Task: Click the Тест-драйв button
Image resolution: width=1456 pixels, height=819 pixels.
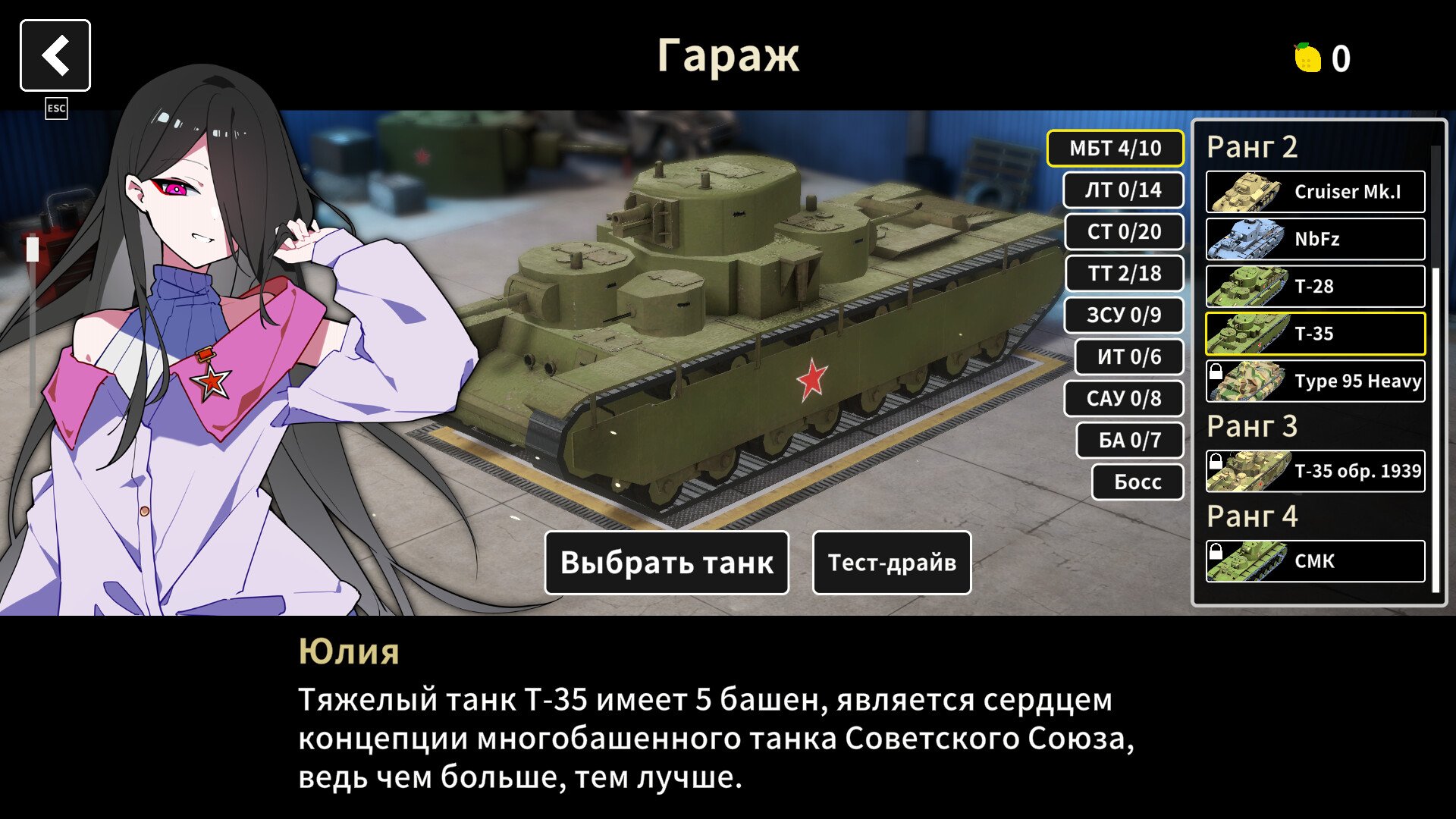Action: coord(891,563)
